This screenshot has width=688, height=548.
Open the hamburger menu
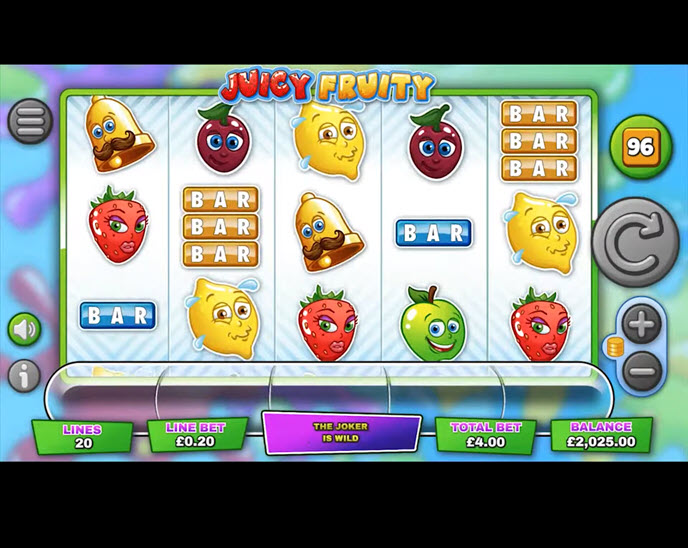30,121
